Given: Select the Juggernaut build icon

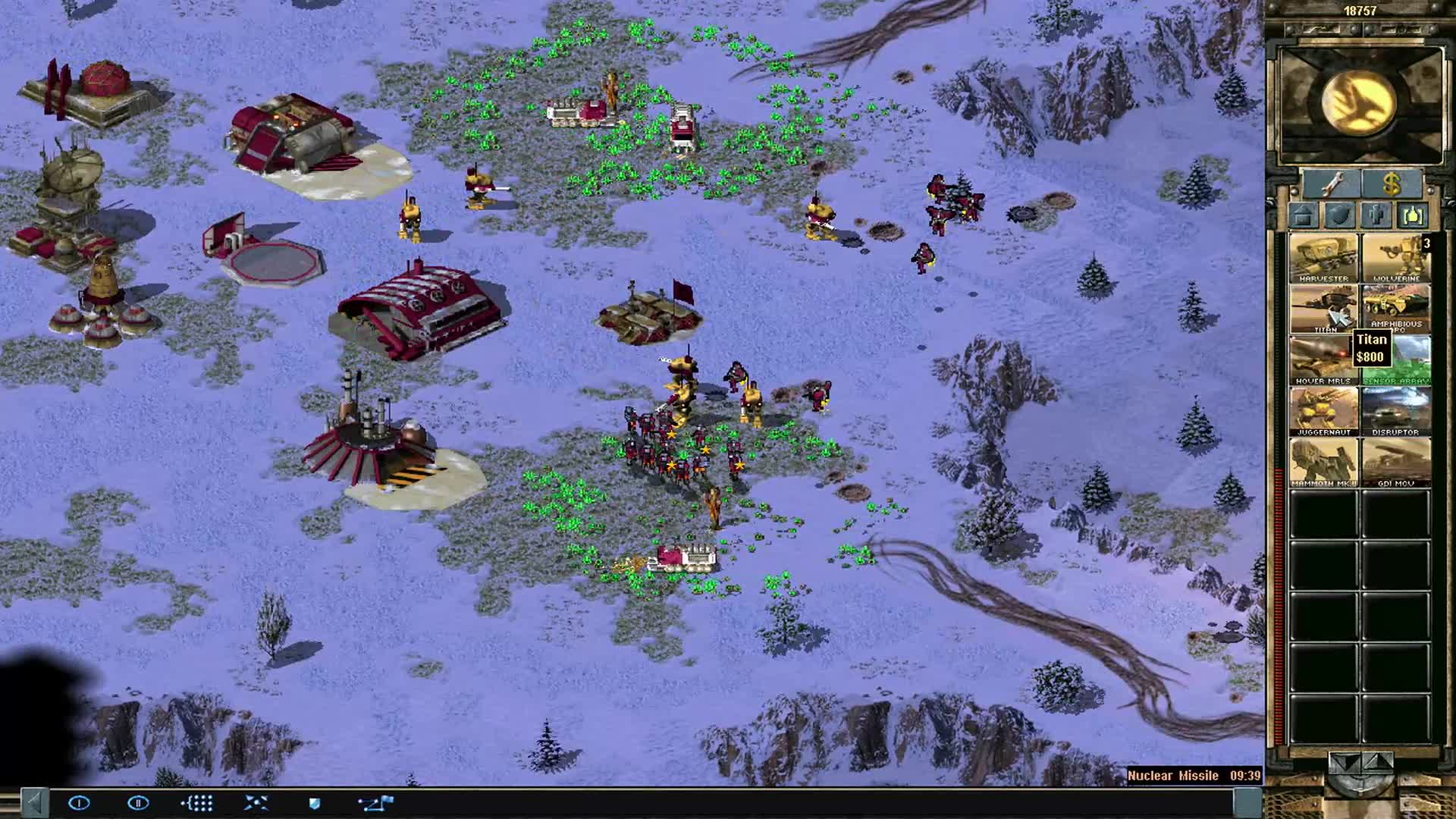Looking at the screenshot, I should tap(1323, 409).
